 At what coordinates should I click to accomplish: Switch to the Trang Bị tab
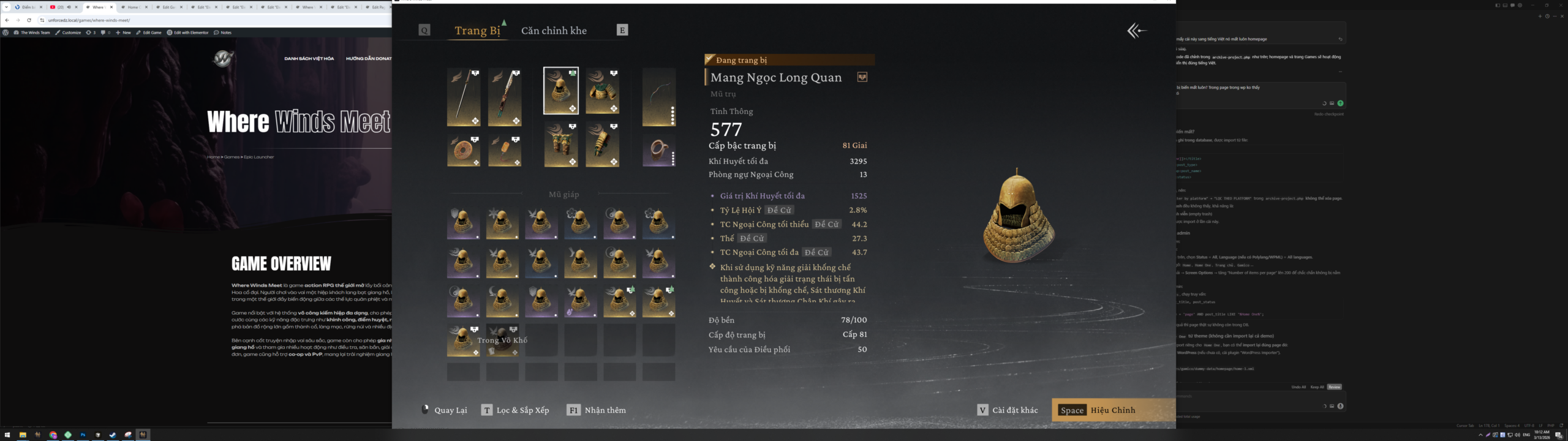point(477,31)
